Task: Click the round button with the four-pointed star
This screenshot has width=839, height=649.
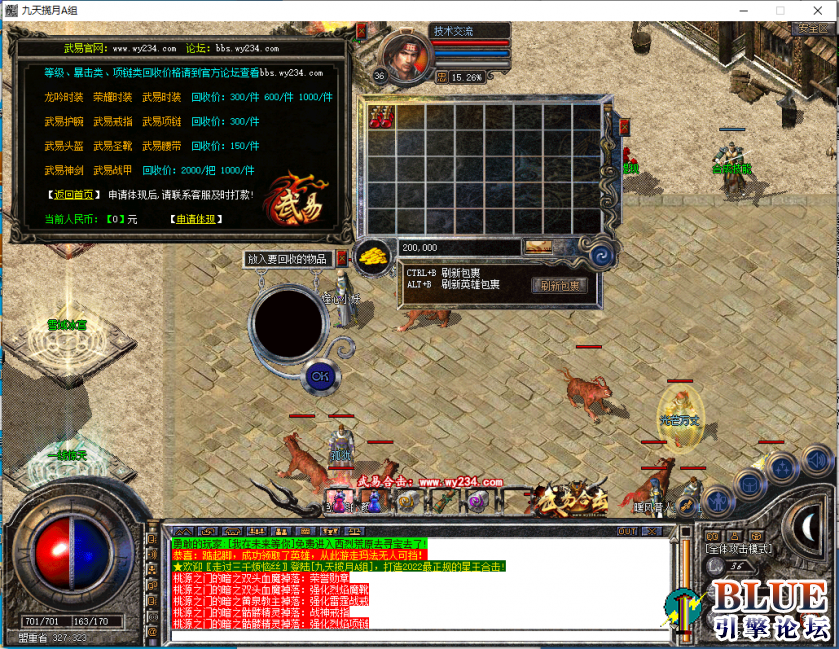Action: tap(781, 468)
